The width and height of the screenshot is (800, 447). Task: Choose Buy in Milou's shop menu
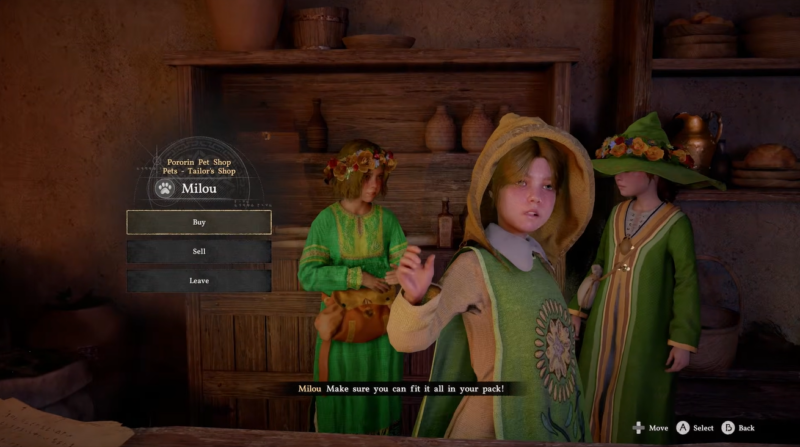pyautogui.click(x=199, y=222)
